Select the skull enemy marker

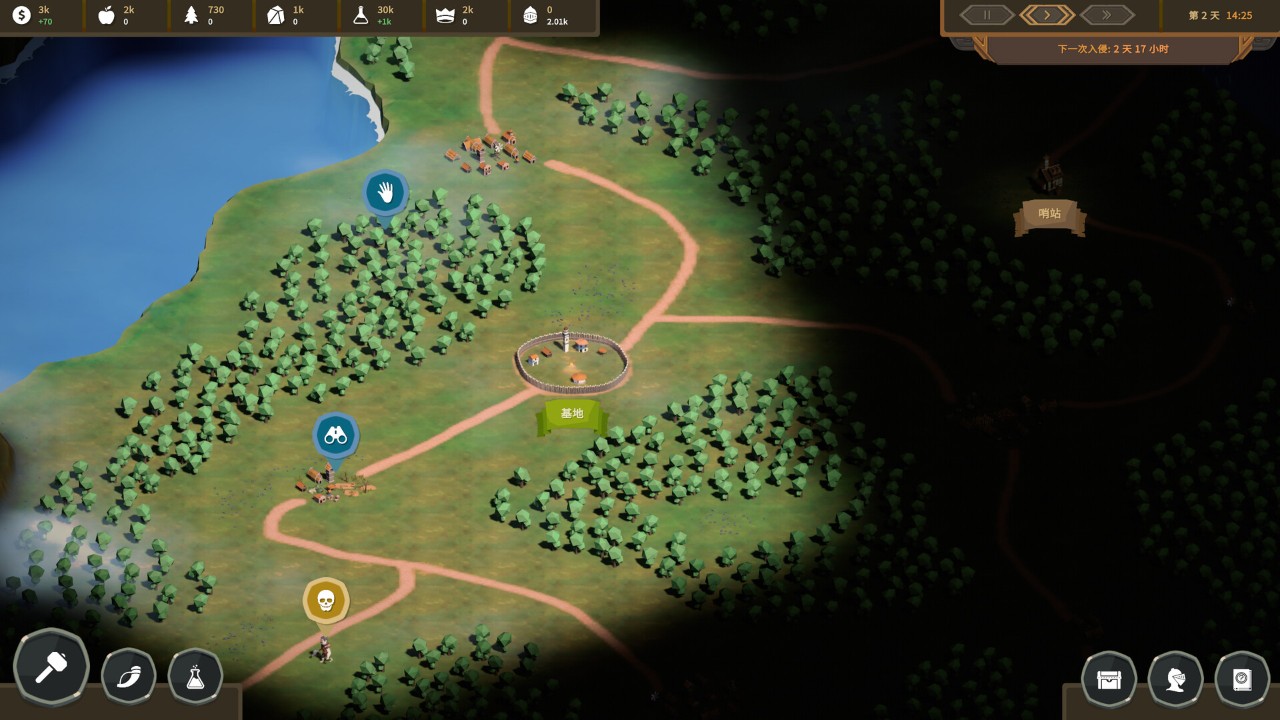pos(326,601)
